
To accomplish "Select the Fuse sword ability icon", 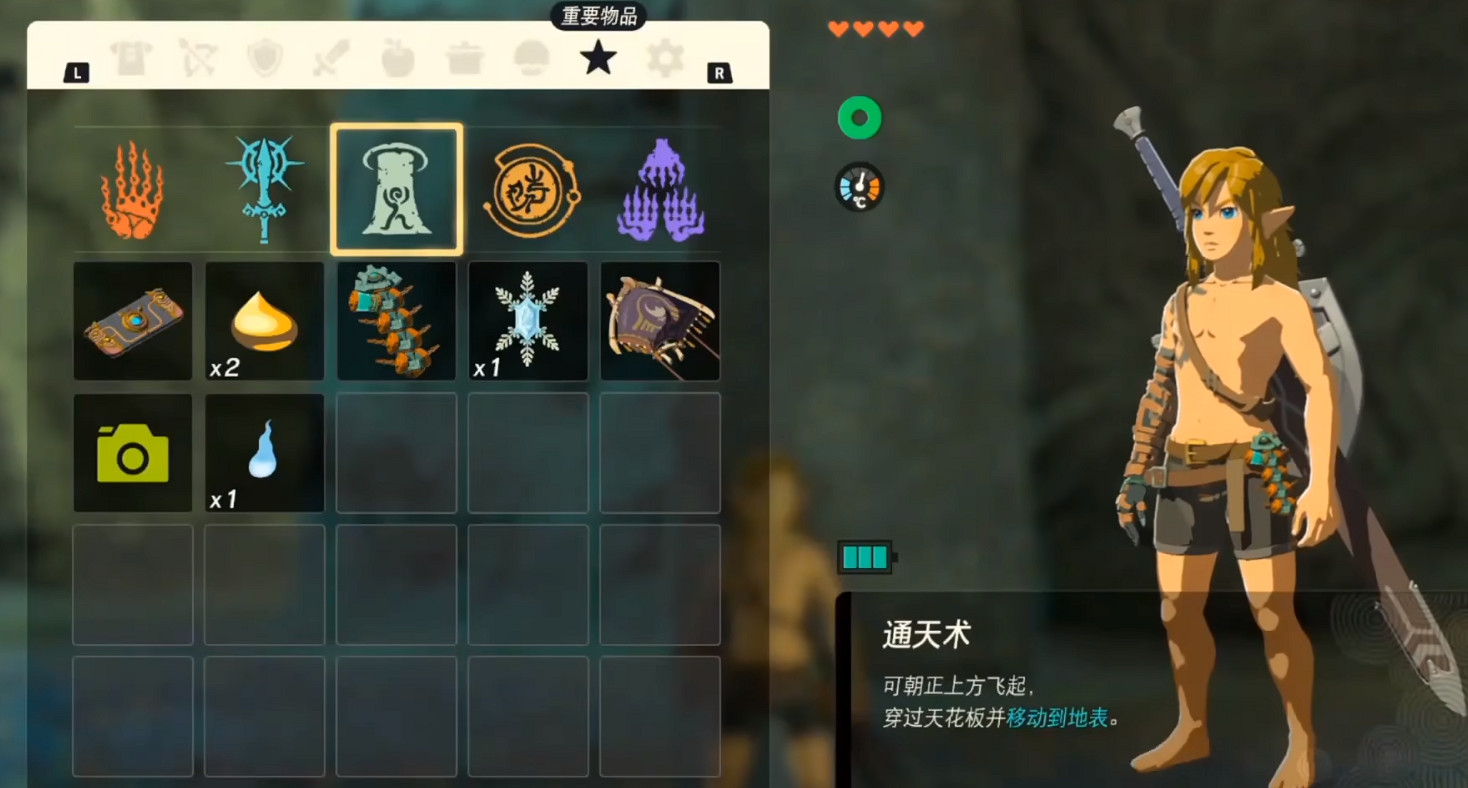I will click(x=265, y=188).
